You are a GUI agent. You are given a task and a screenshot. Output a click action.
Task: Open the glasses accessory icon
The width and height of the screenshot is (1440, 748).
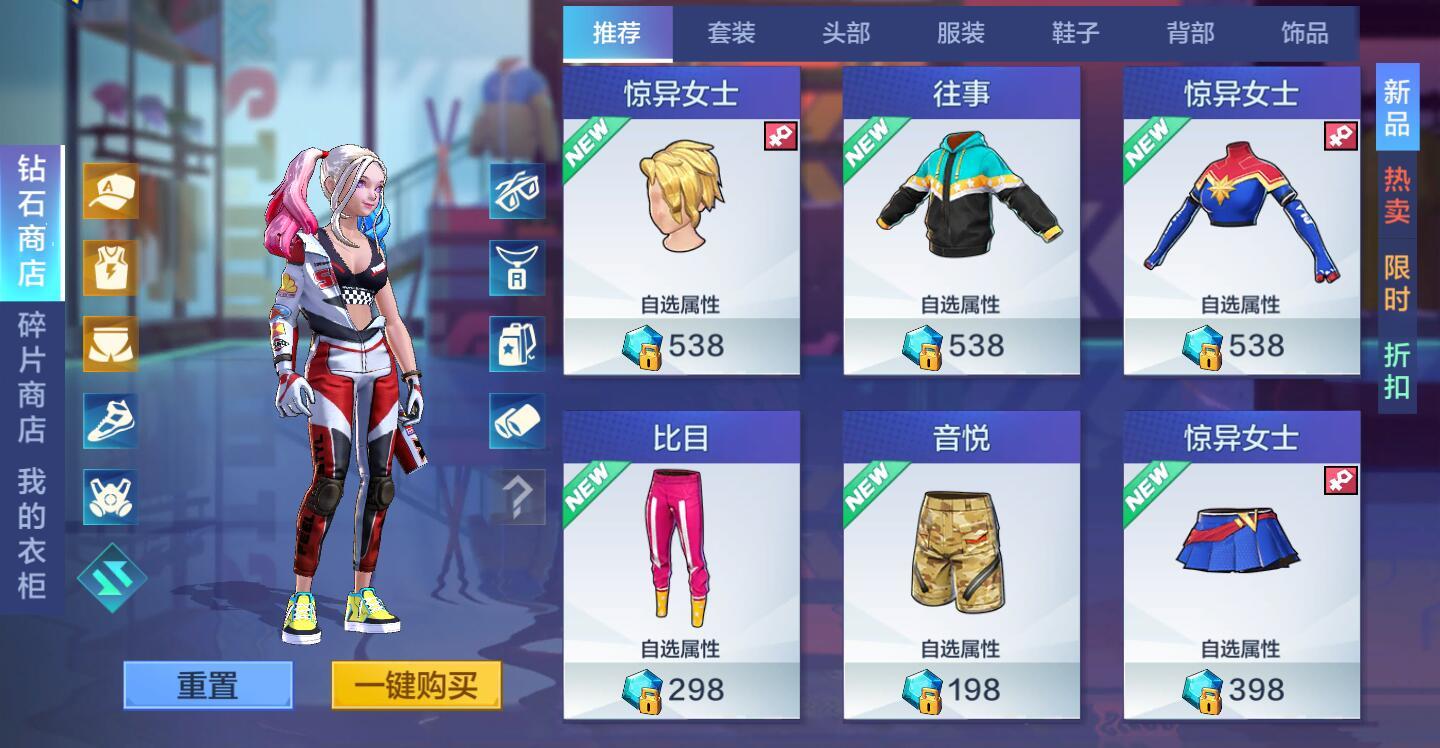[516, 190]
